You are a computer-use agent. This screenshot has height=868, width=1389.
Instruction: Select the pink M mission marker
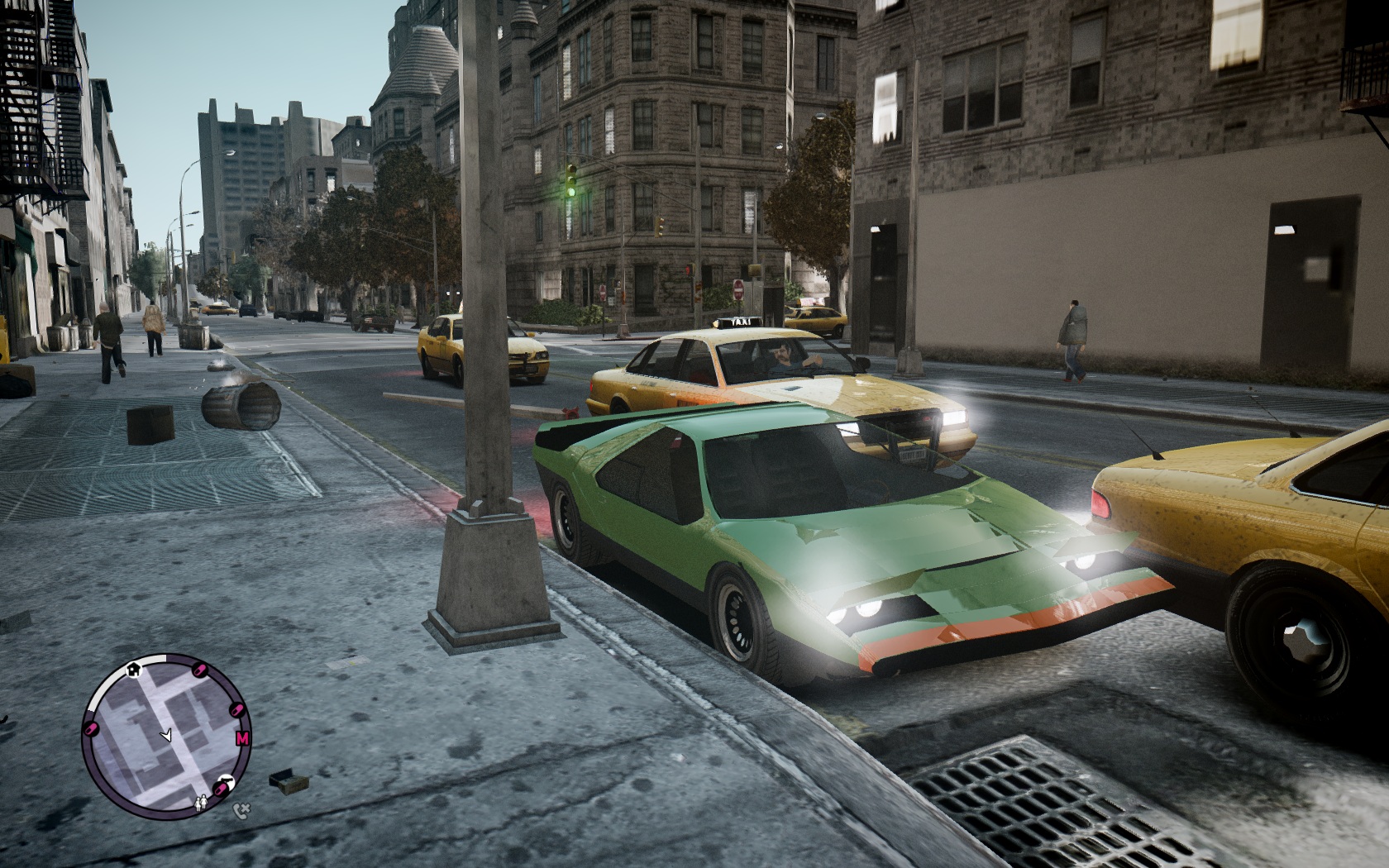click(242, 738)
